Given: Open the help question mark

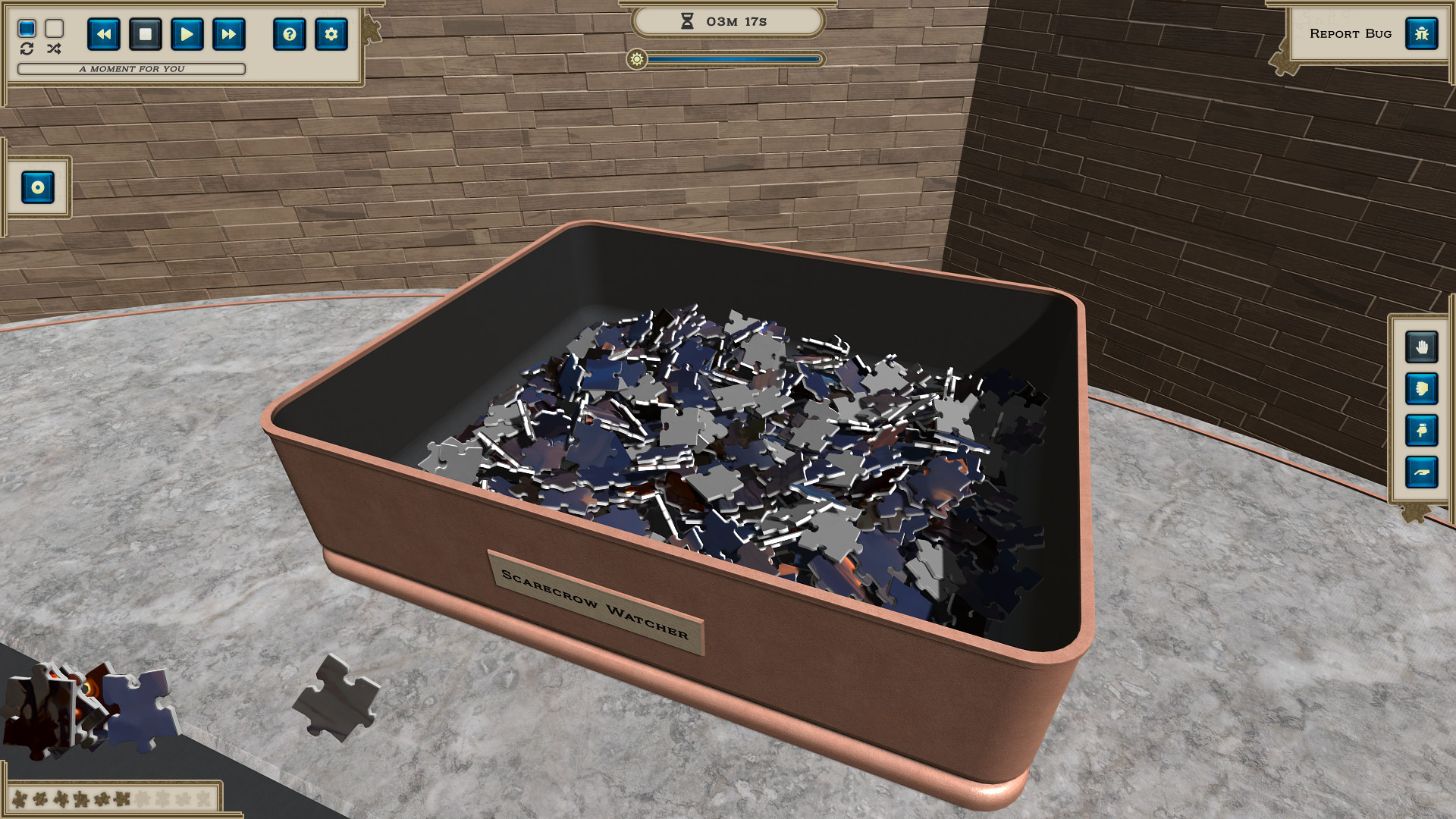Looking at the screenshot, I should coord(289,34).
